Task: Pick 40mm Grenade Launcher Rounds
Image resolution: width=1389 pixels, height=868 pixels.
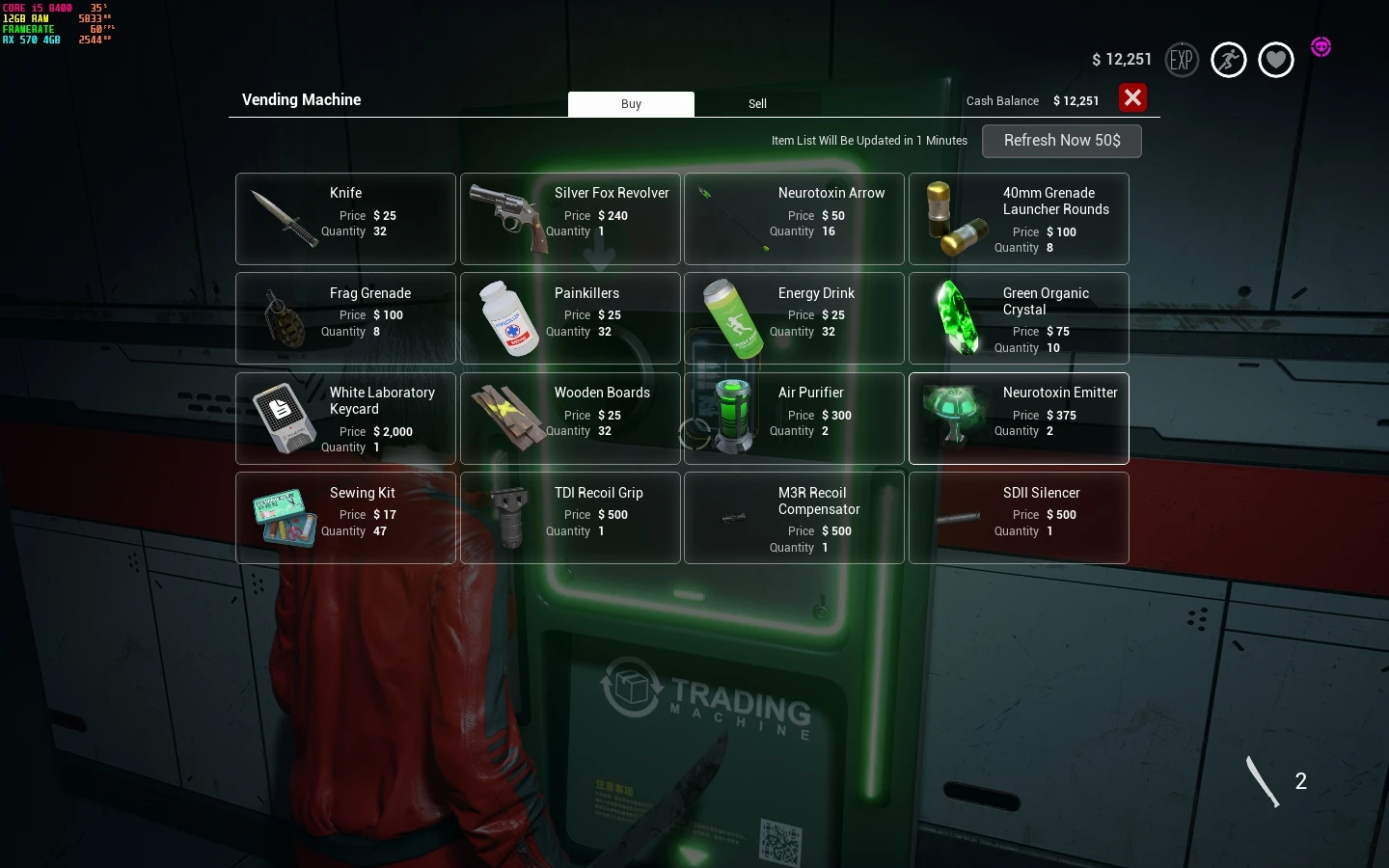Action: [x=1019, y=219]
